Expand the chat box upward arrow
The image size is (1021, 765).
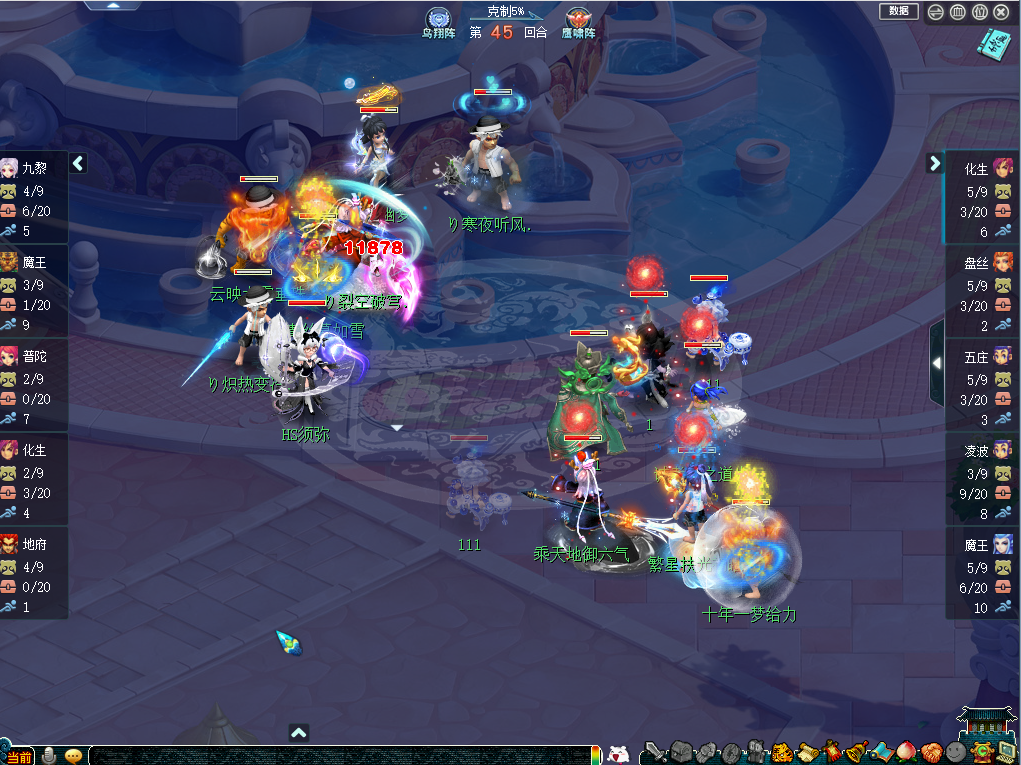[x=298, y=733]
